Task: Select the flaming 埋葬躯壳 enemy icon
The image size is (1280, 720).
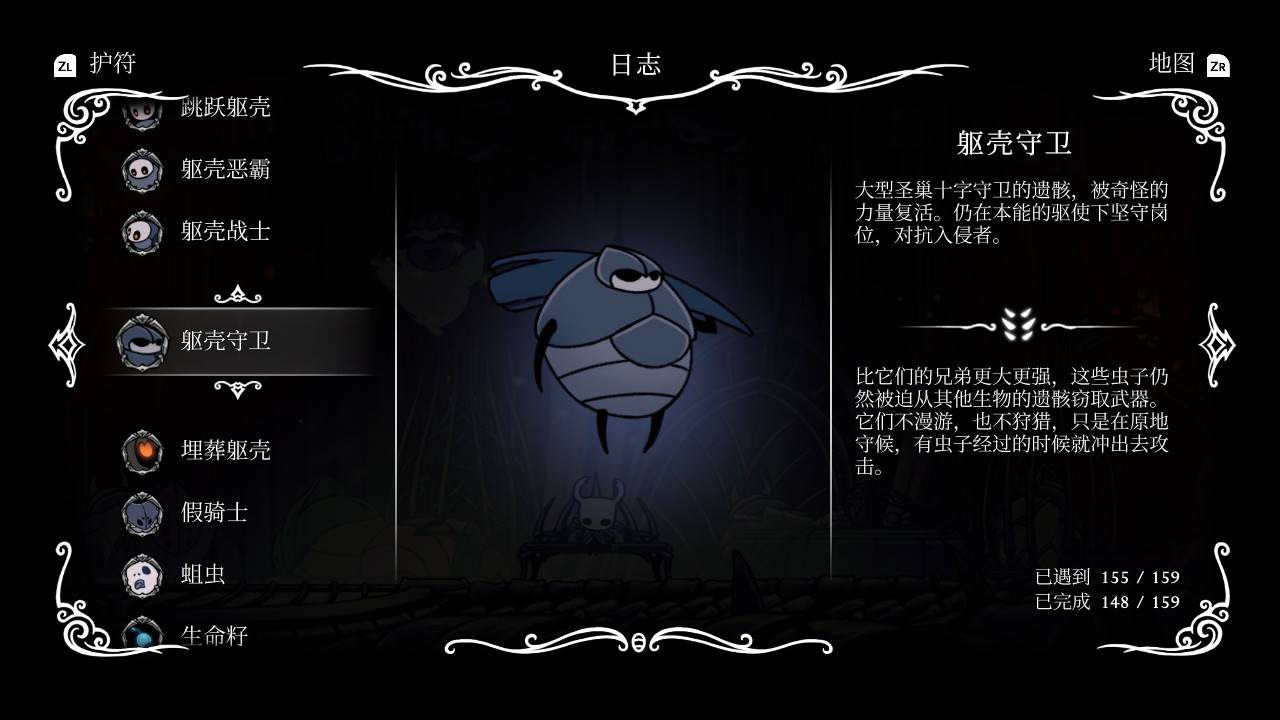Action: tap(143, 451)
